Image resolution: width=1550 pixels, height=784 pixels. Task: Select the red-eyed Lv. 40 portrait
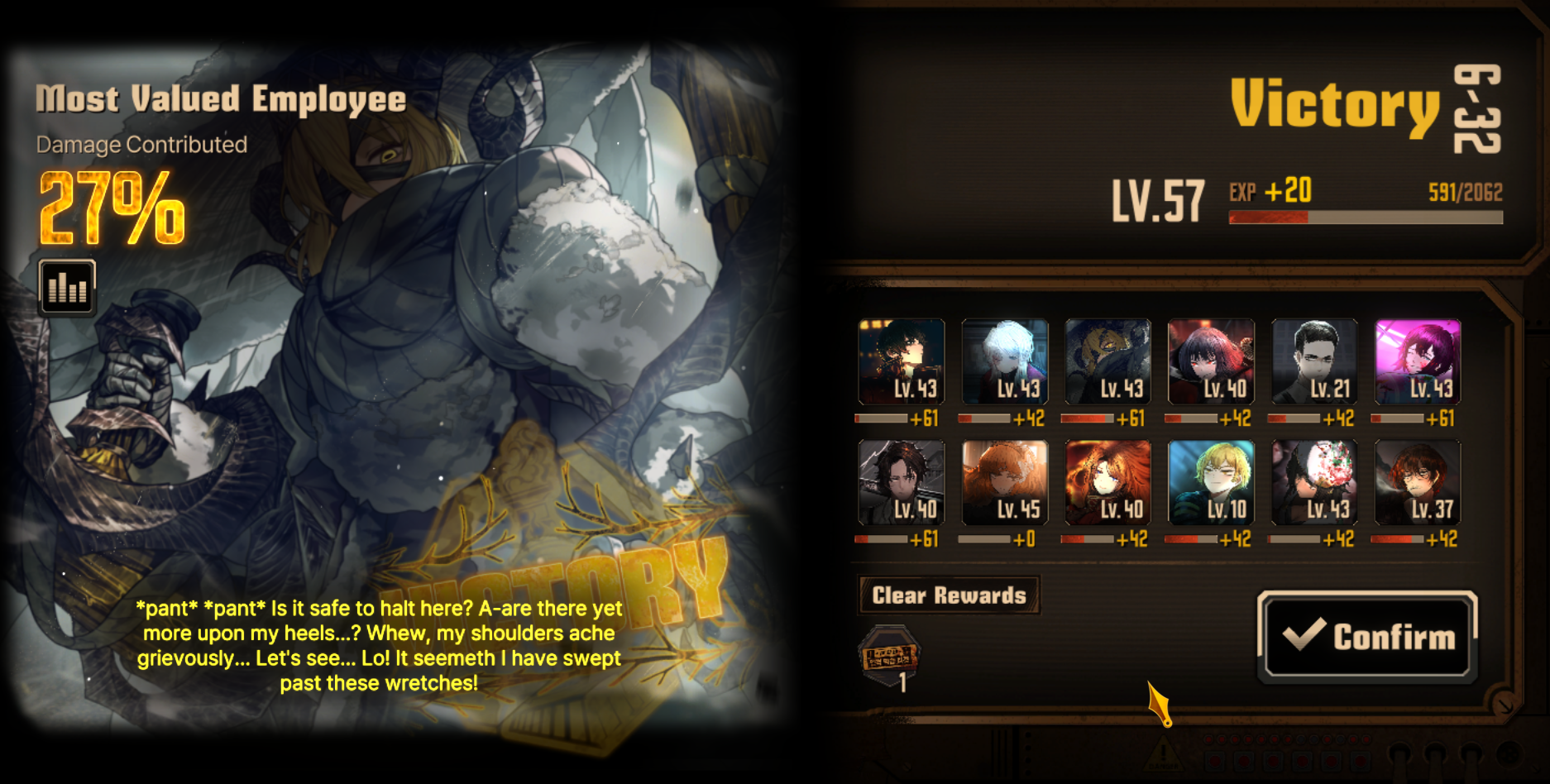(x=1211, y=361)
